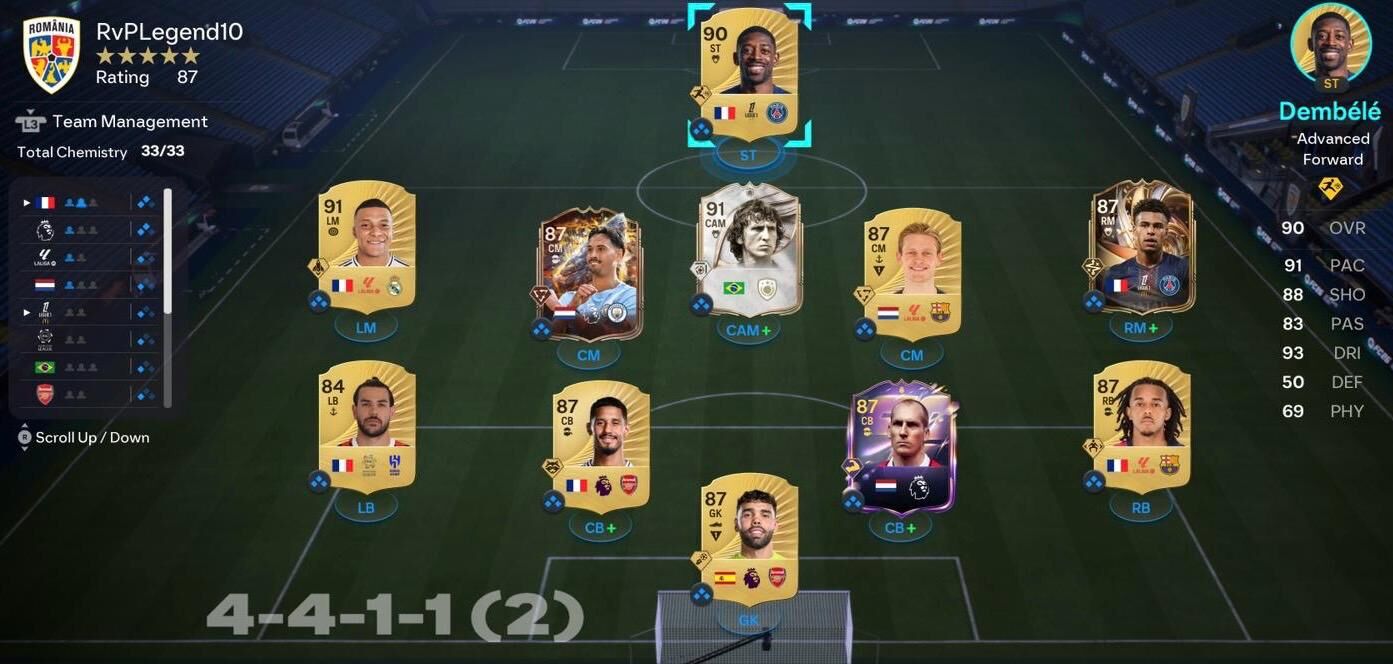Pick the 84-rated left back card
Image resolution: width=1393 pixels, height=664 pixels.
click(367, 425)
